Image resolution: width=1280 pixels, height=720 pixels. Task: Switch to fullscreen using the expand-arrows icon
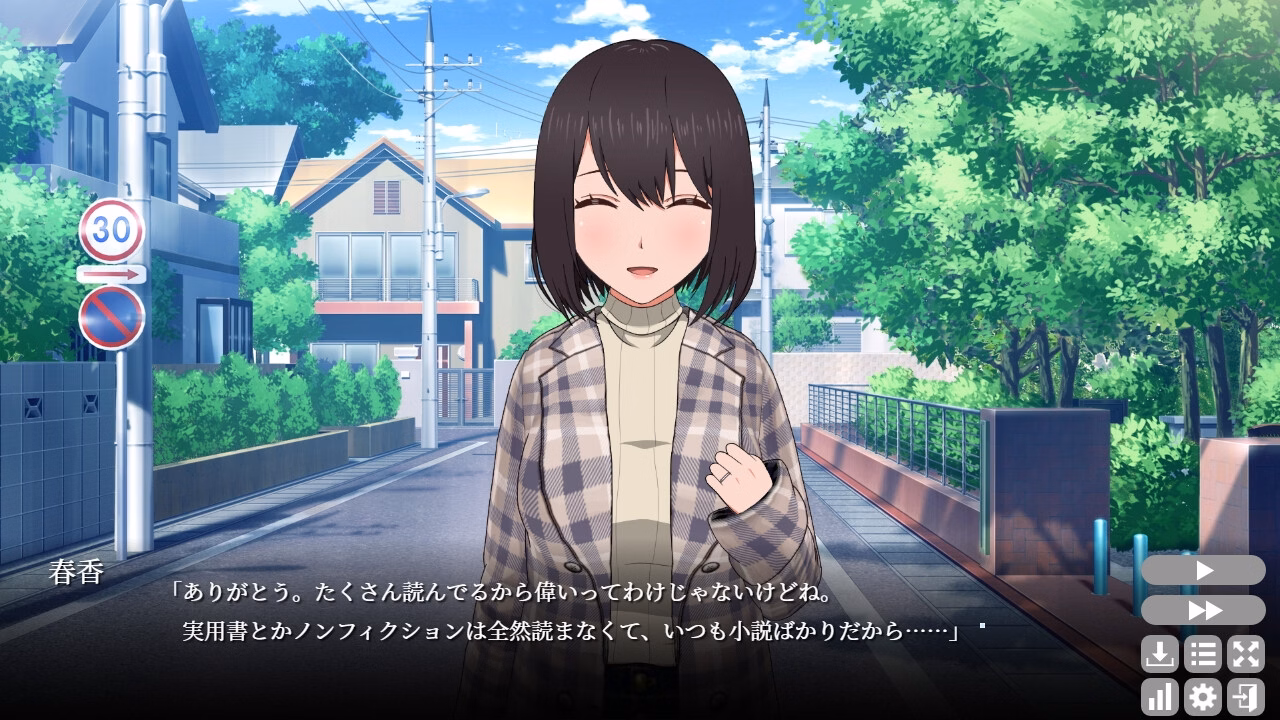tap(1246, 655)
